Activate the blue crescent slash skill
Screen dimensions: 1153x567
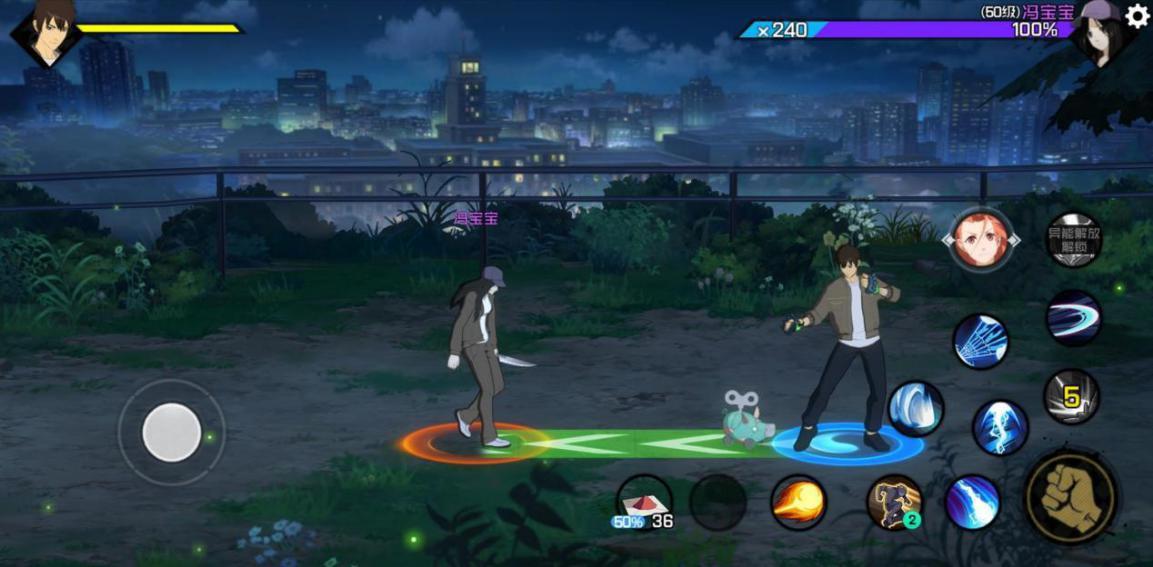click(x=1073, y=318)
